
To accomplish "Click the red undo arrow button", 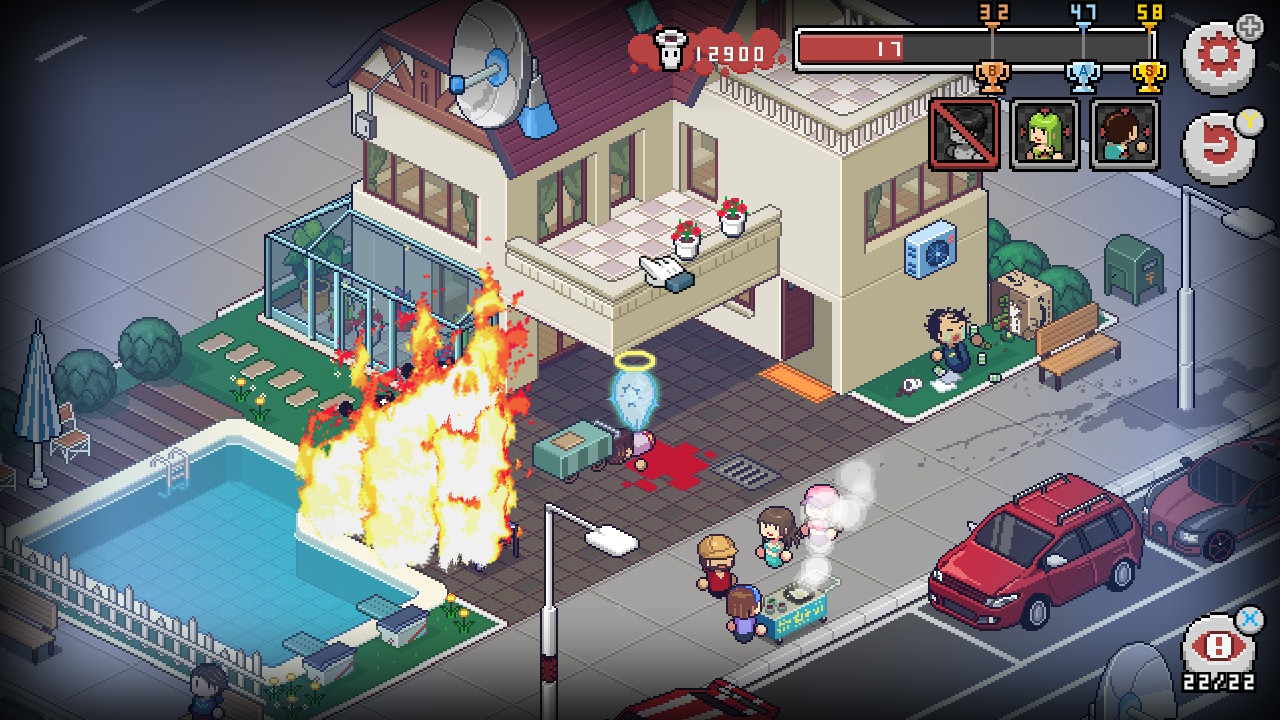I will tap(1217, 147).
